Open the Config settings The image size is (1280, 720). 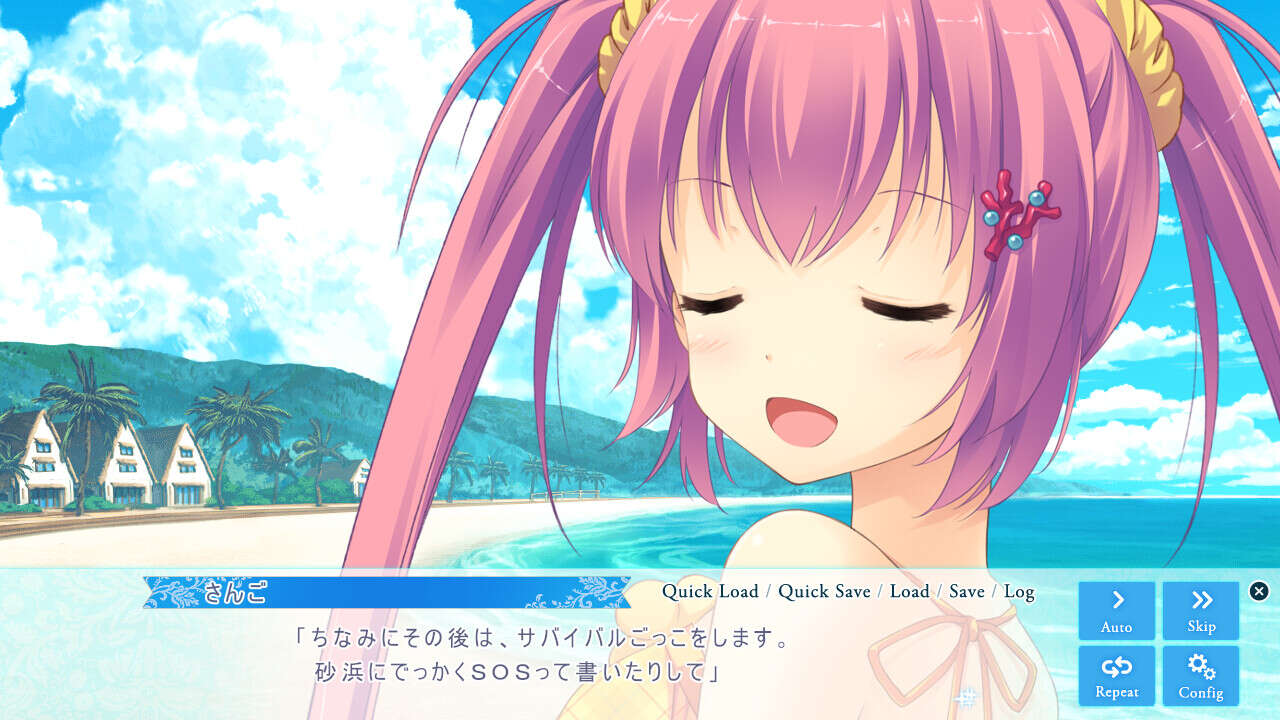coord(1201,675)
